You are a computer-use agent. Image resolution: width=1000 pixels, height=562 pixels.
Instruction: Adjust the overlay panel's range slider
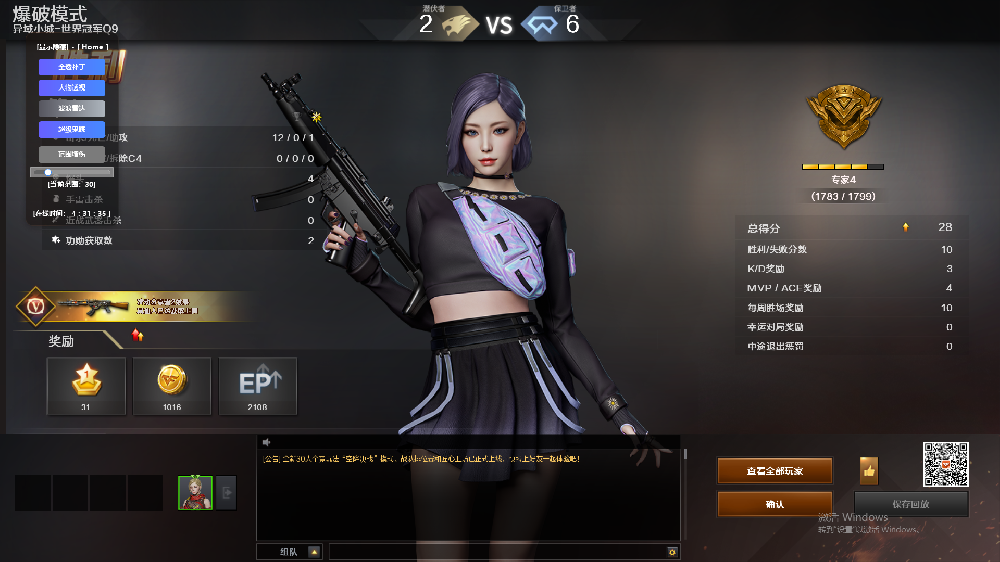coord(72,172)
